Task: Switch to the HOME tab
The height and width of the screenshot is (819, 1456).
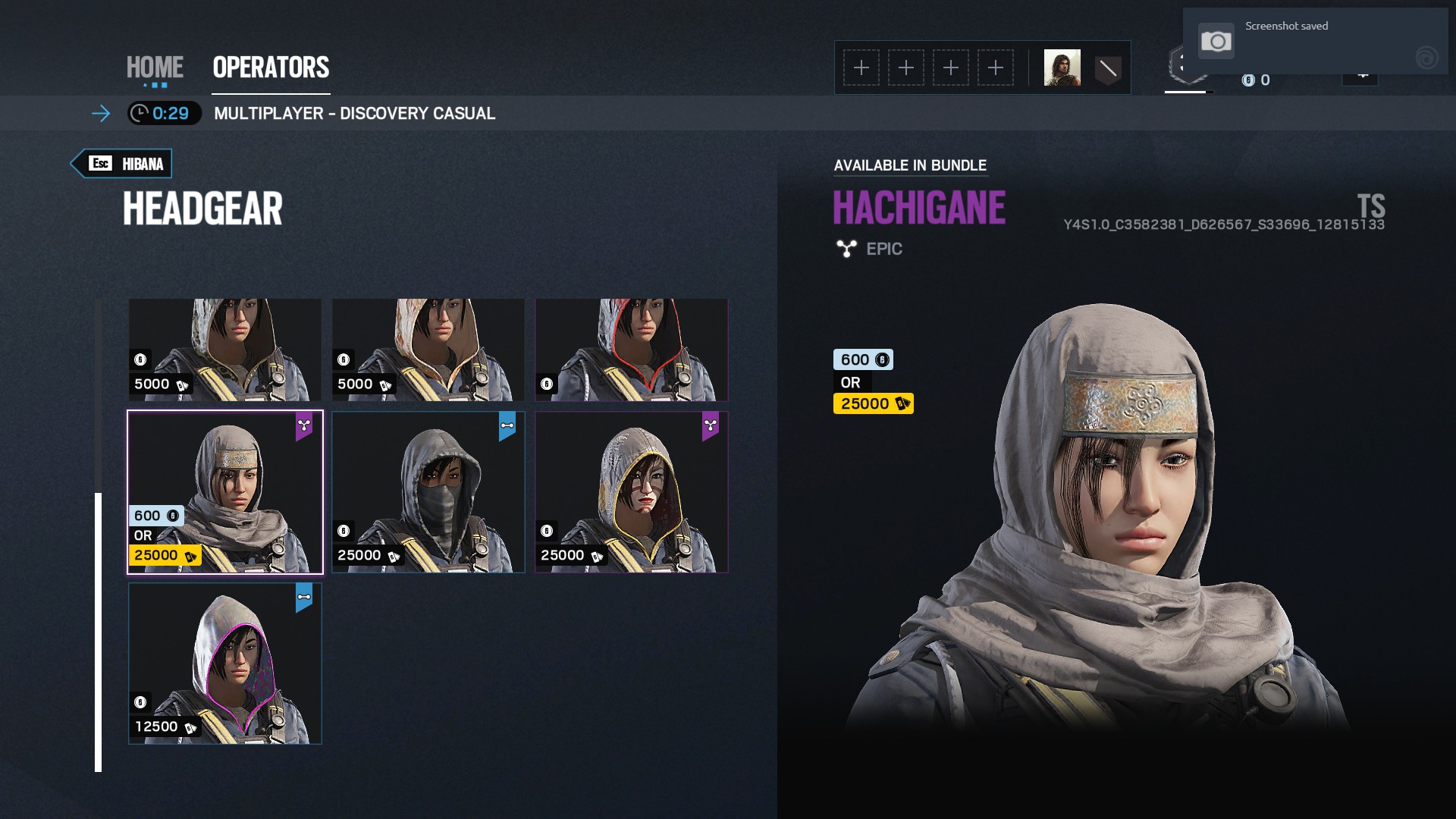Action: (155, 67)
